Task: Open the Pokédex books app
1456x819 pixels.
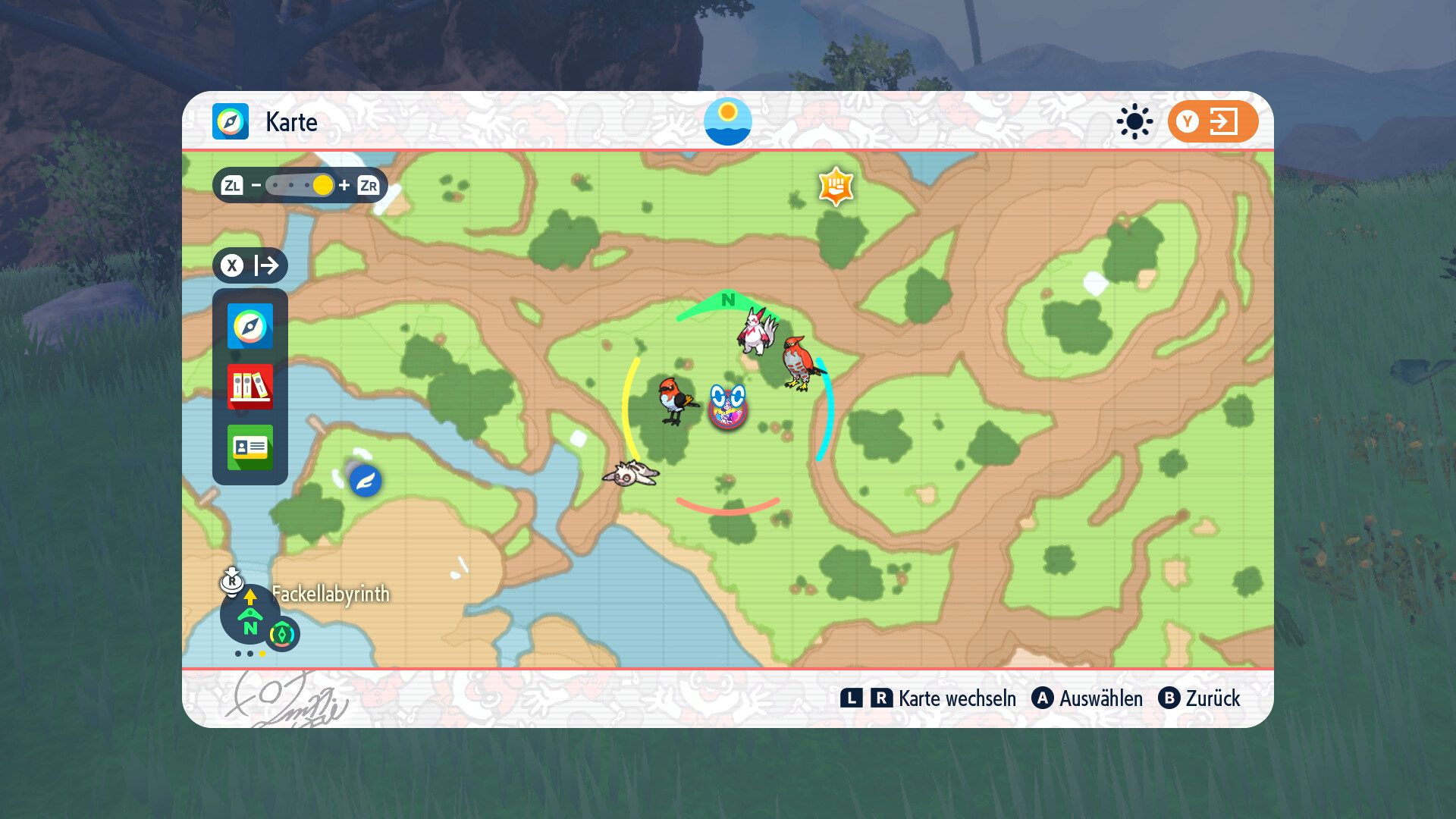Action: coord(250,387)
